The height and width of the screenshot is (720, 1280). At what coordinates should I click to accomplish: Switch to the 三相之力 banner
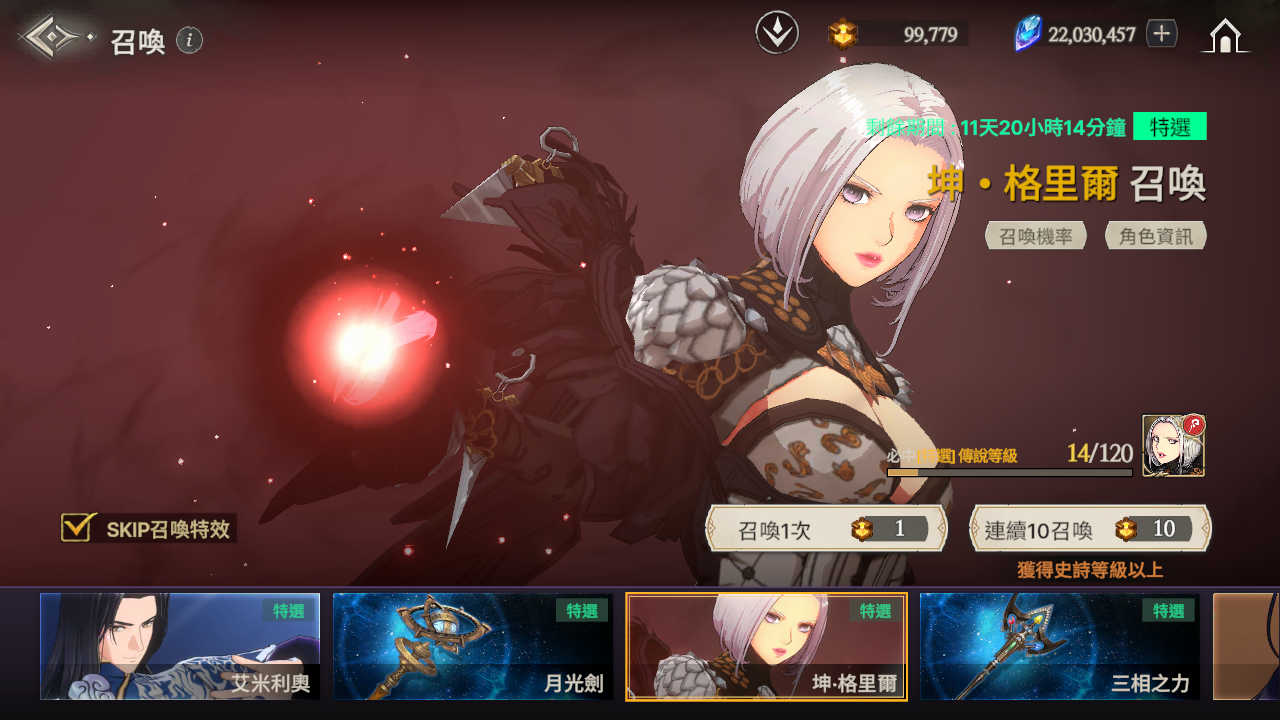(x=1059, y=646)
